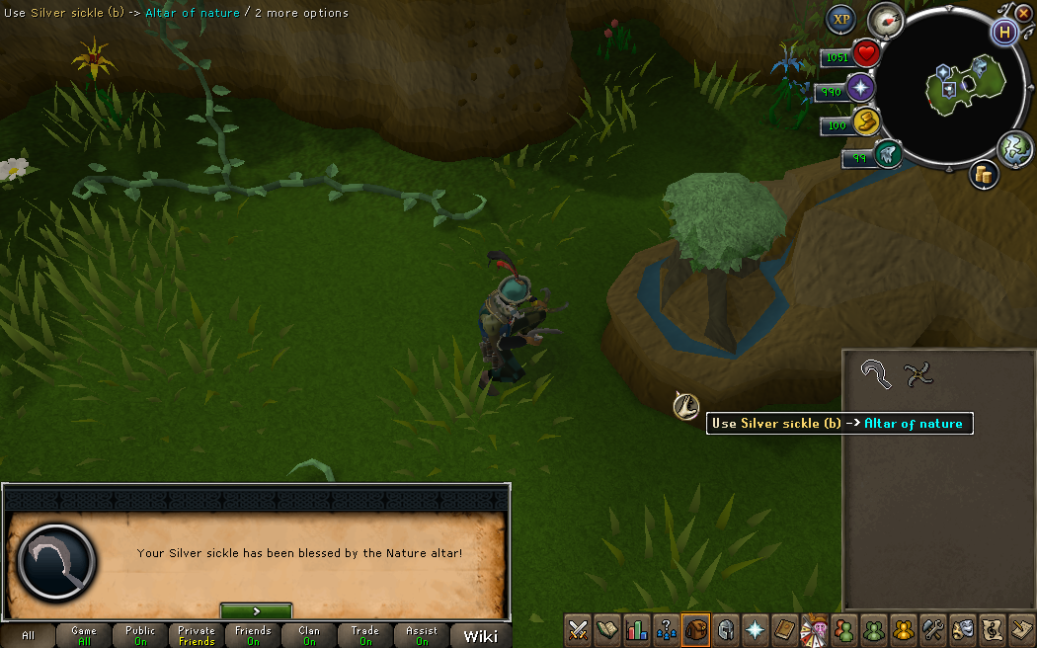Toggle quick prayers with the star icon
Screen dimensions: 1037x648
(861, 88)
